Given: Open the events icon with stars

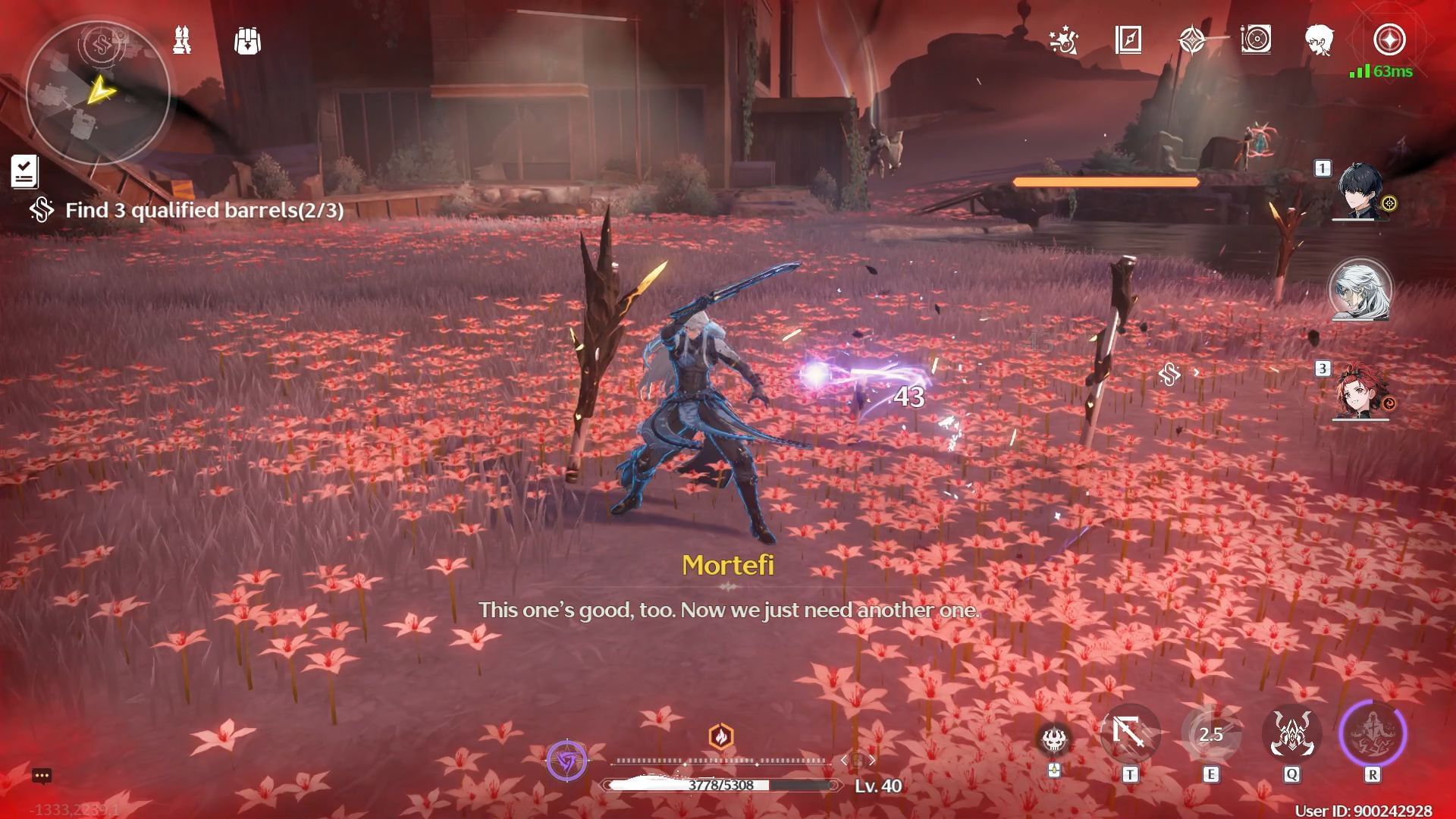Looking at the screenshot, I should 1063,40.
